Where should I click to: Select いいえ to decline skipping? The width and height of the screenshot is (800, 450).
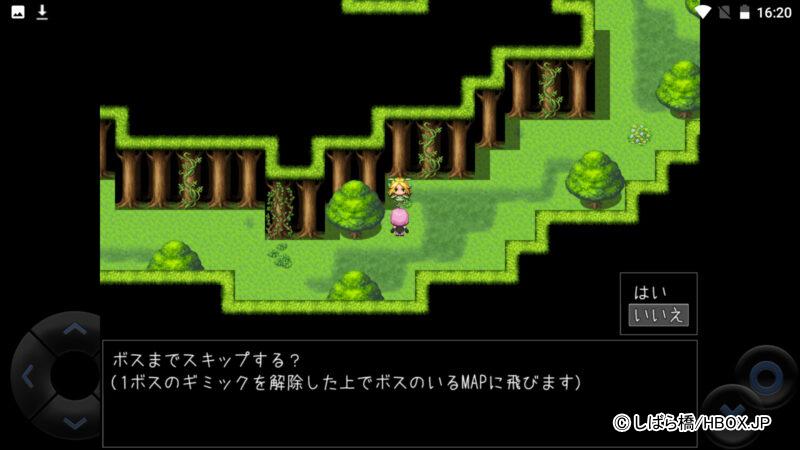(x=658, y=316)
